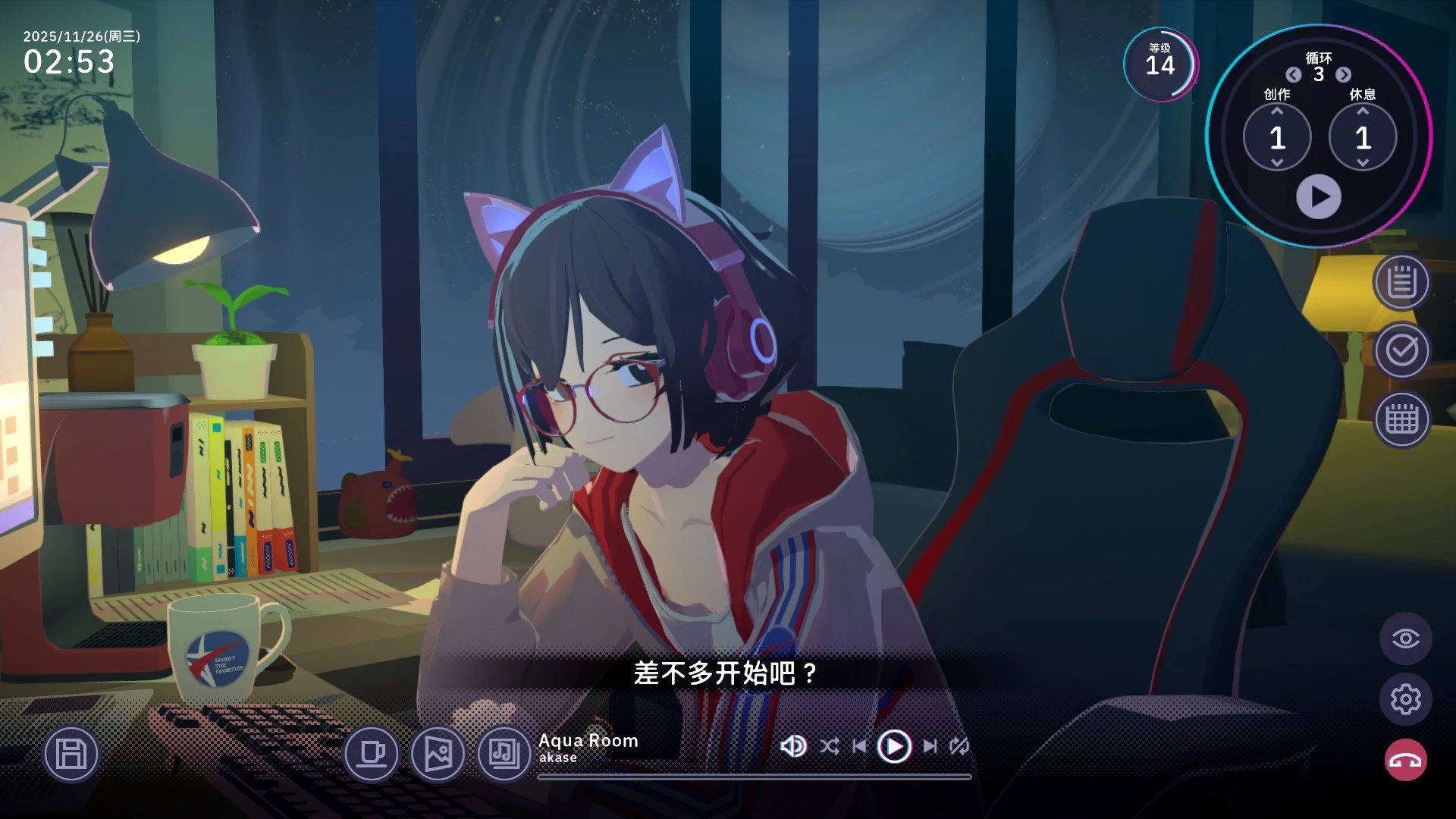Screen dimensions: 1456x819
Task: Raise the 创作 work duration with its up arrow
Action: click(1277, 111)
